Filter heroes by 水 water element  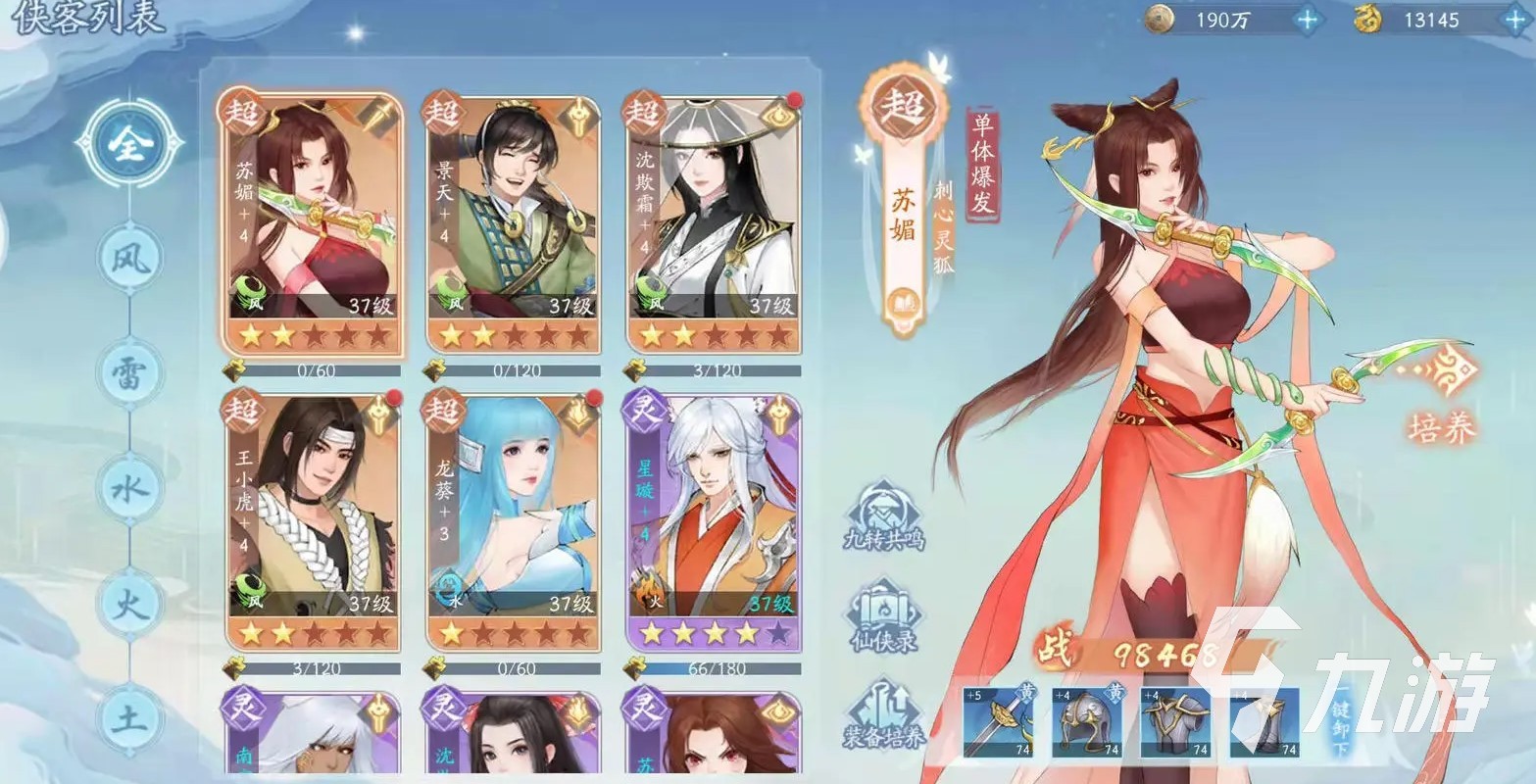[x=129, y=488]
